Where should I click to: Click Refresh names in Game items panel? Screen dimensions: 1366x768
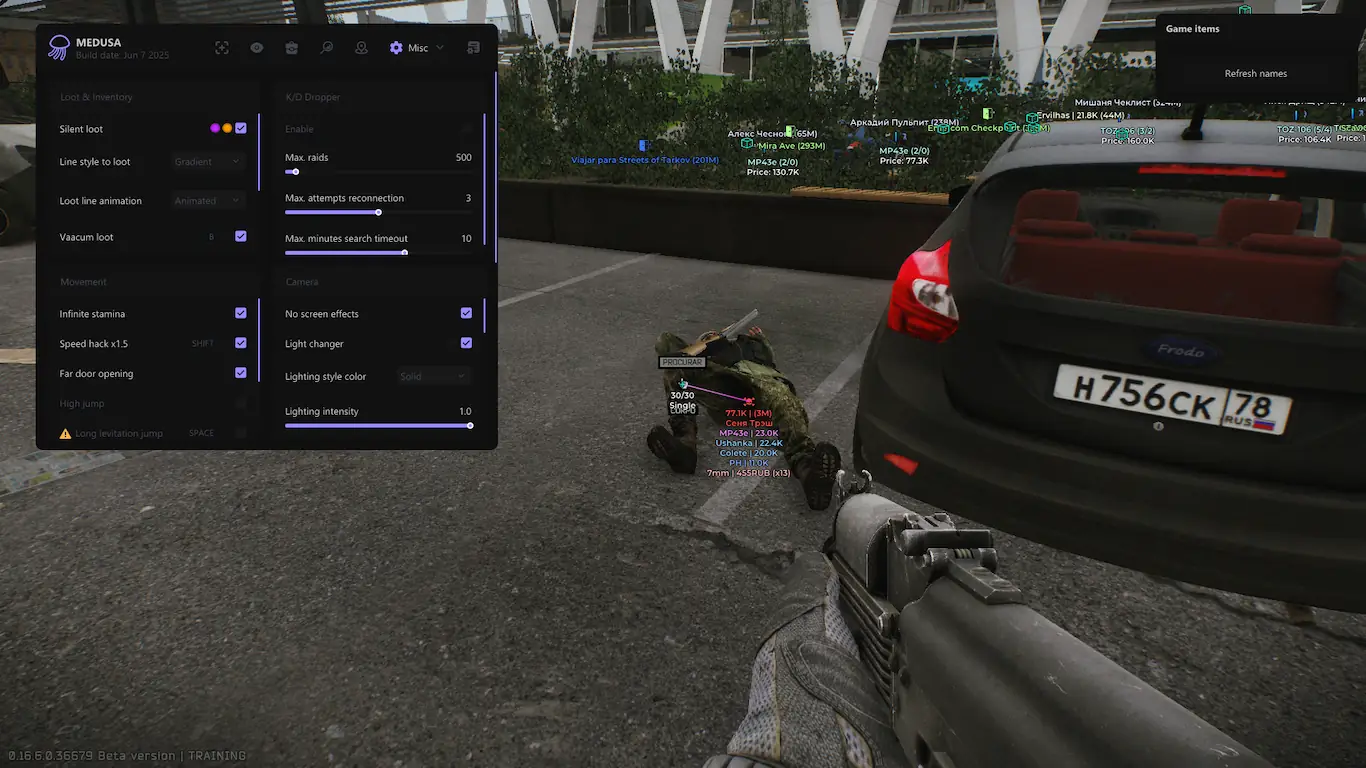tap(1255, 74)
